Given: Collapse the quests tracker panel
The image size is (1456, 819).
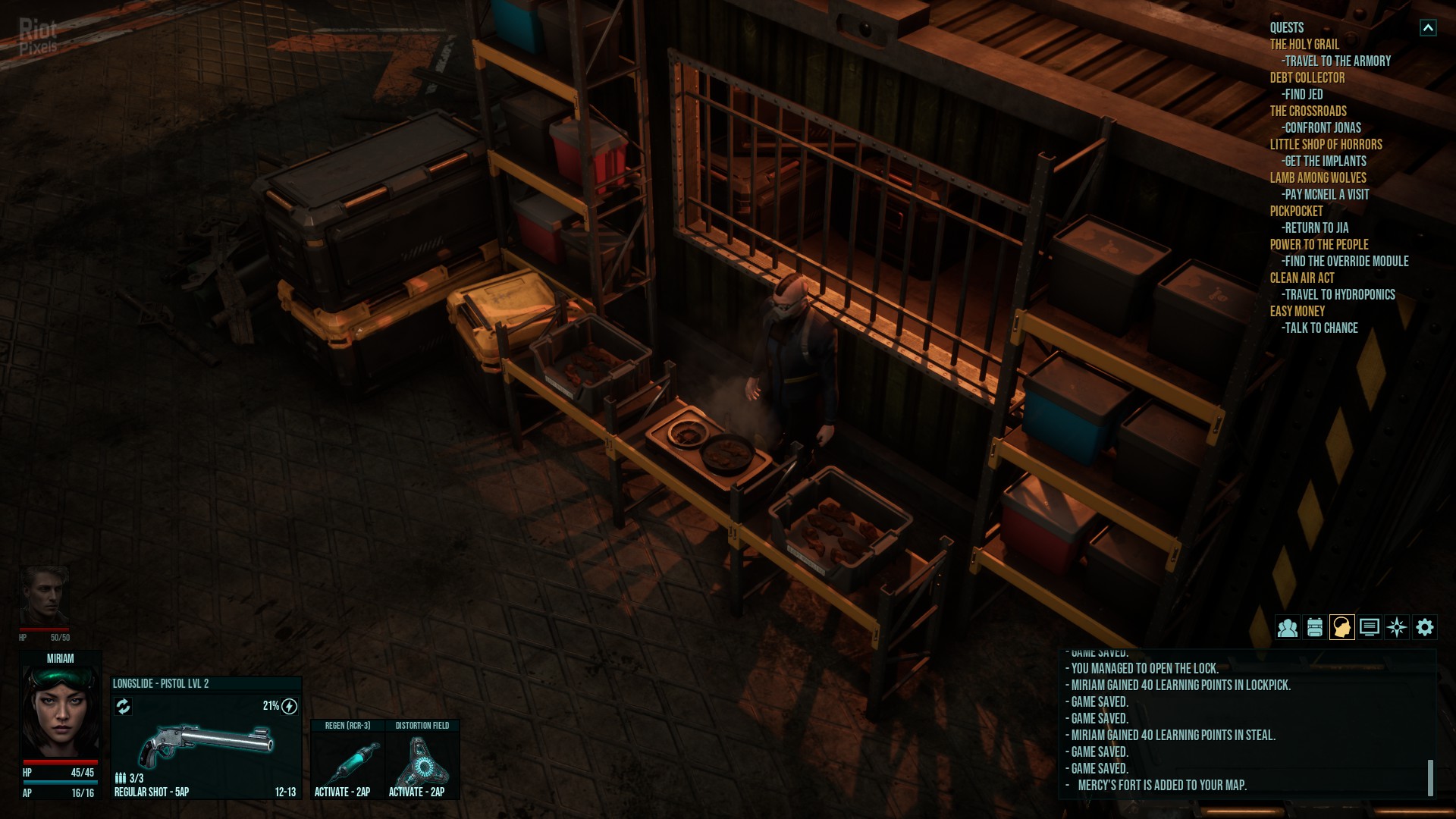Looking at the screenshot, I should [1428, 28].
